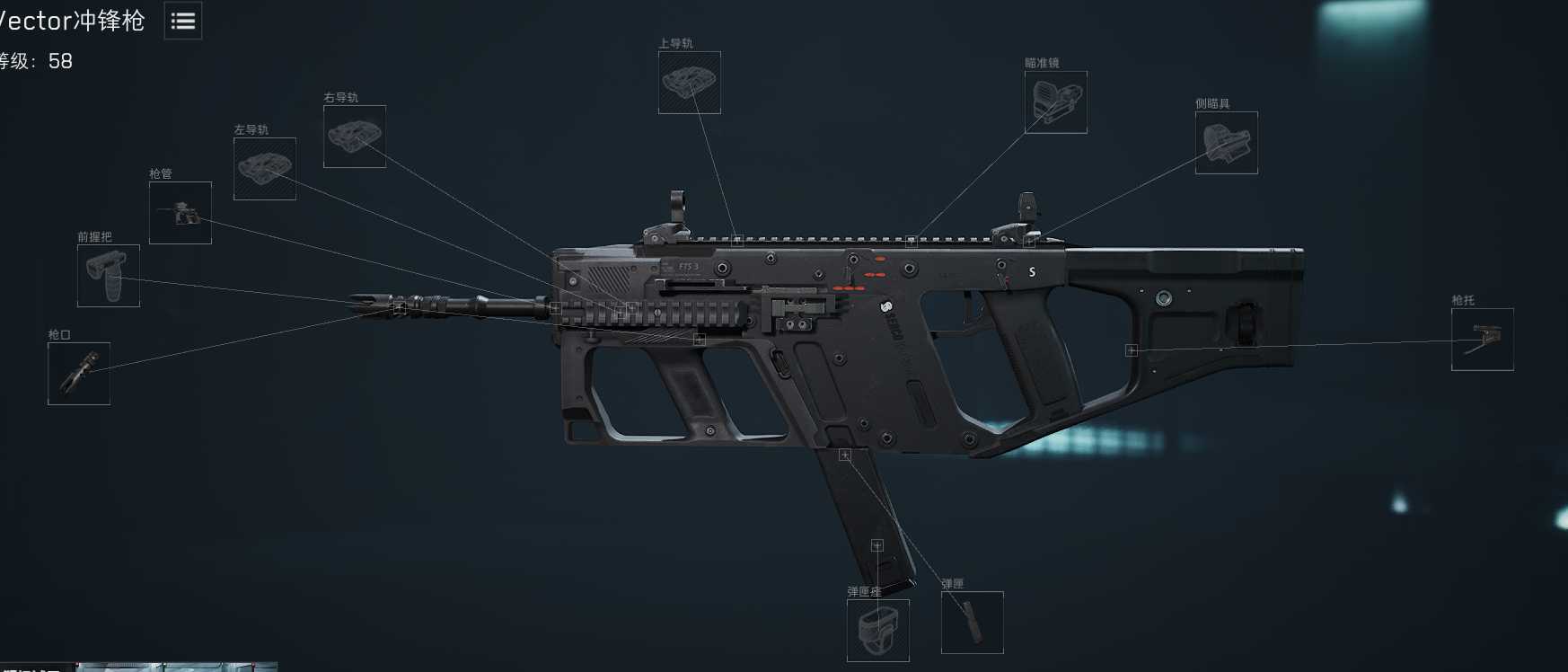Open the 侧瞄具 side sight slot
This screenshot has width=1568, height=672.
pos(1226,143)
